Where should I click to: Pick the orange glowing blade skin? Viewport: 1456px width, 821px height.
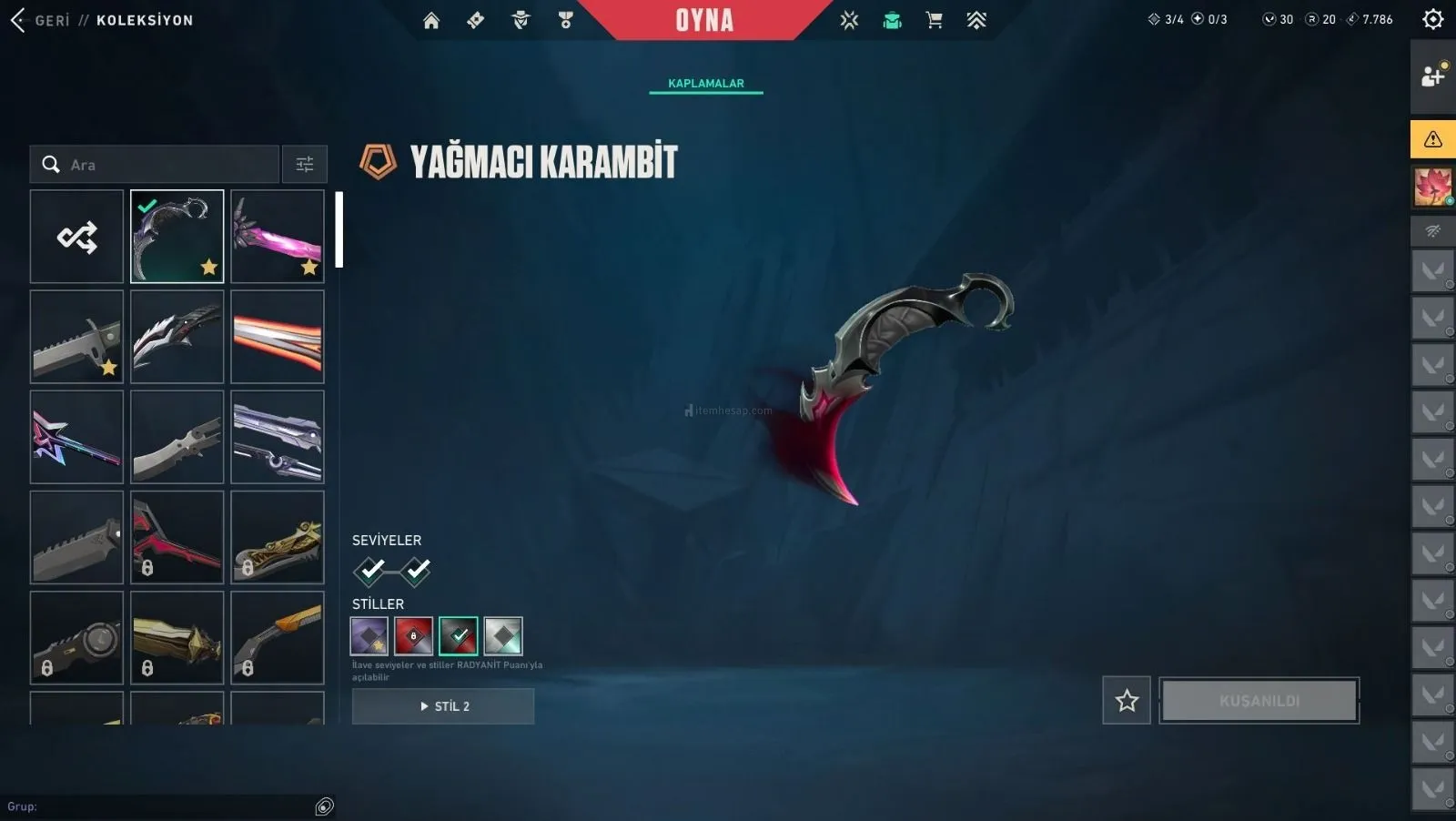click(278, 337)
